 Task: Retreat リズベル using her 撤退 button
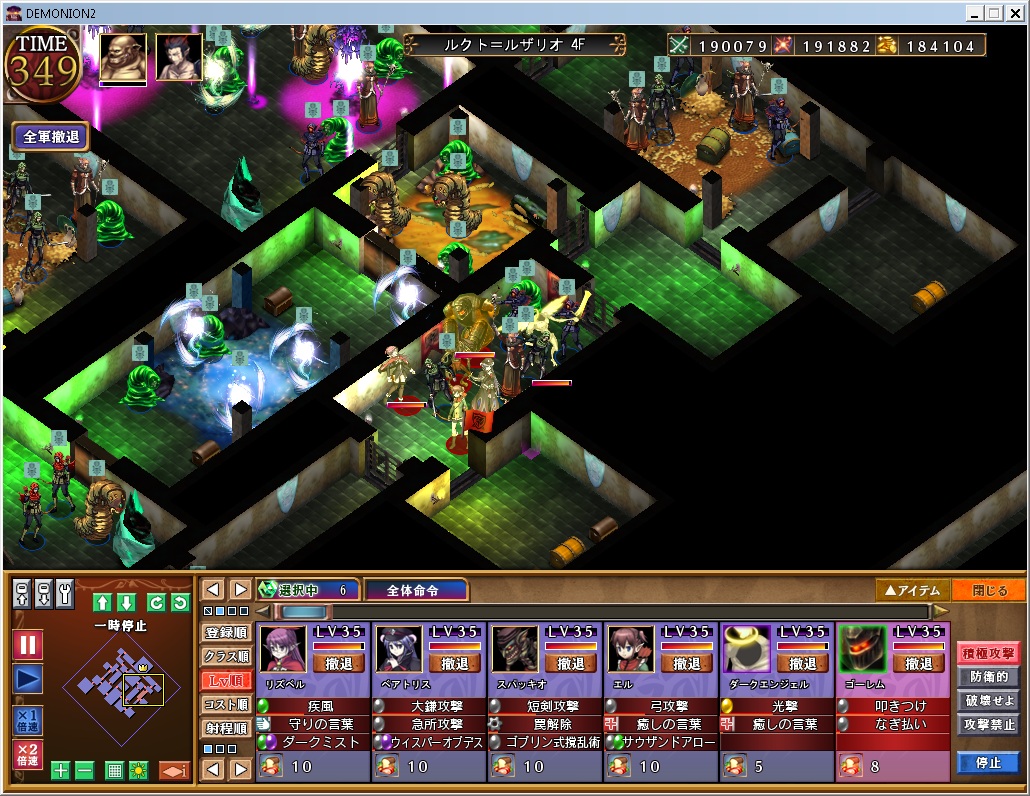[339, 663]
